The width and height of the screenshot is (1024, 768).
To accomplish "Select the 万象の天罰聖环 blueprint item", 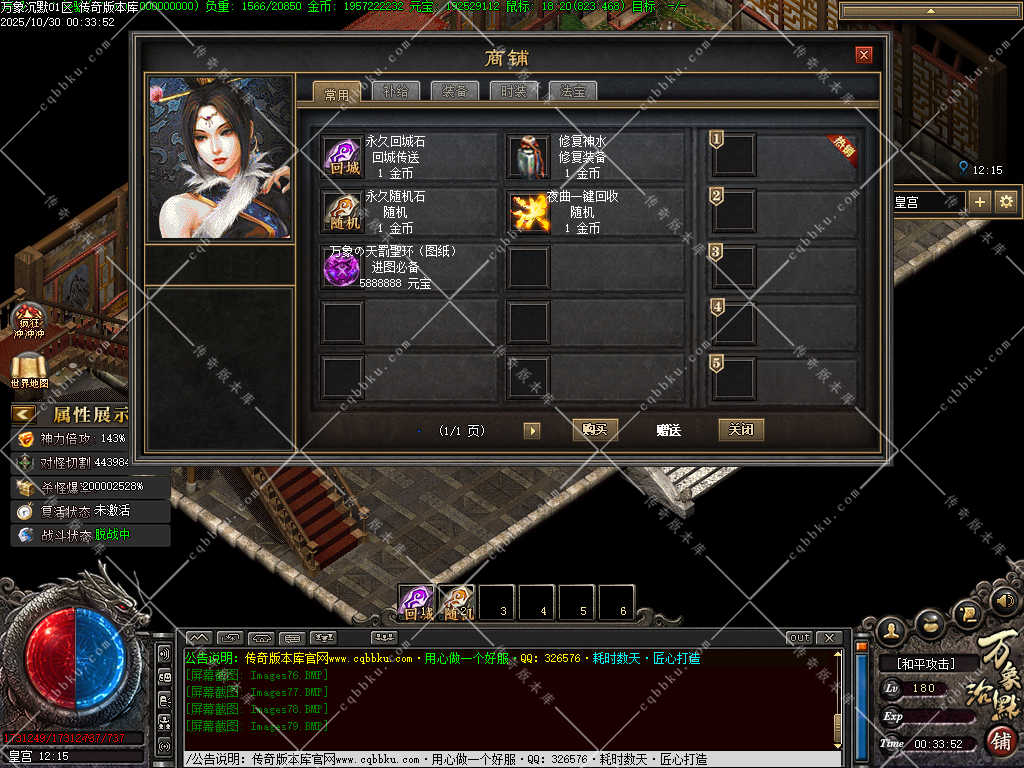I will pos(342,267).
